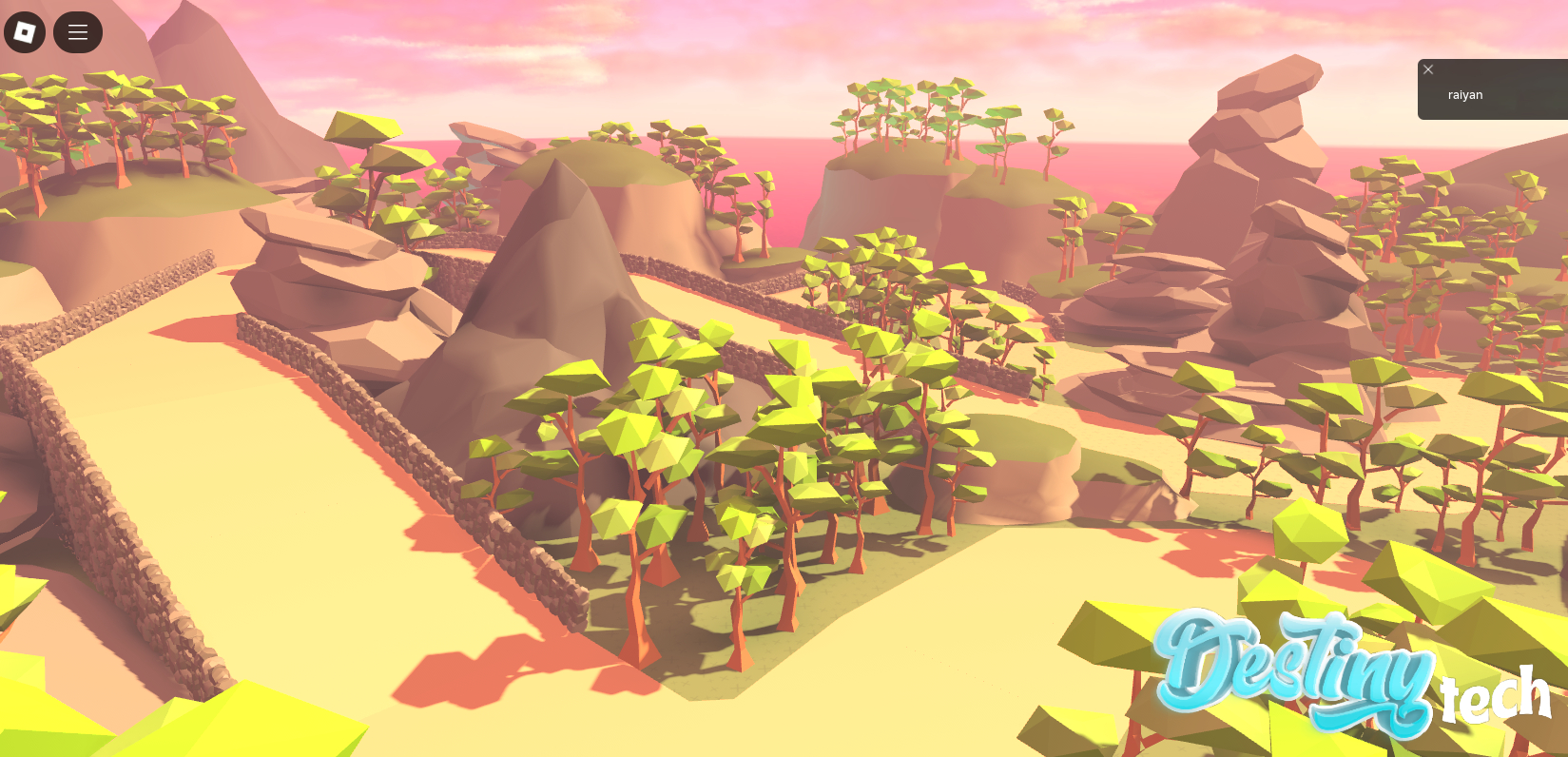Open the hamburger menu
This screenshot has height=757, width=1568.
(77, 31)
